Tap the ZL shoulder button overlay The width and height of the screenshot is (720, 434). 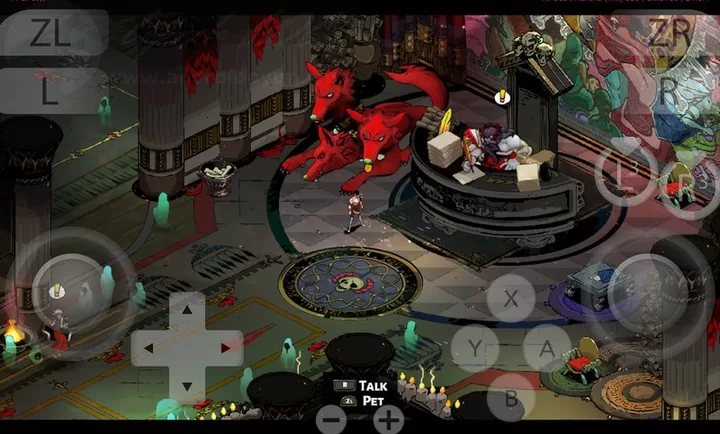point(50,33)
